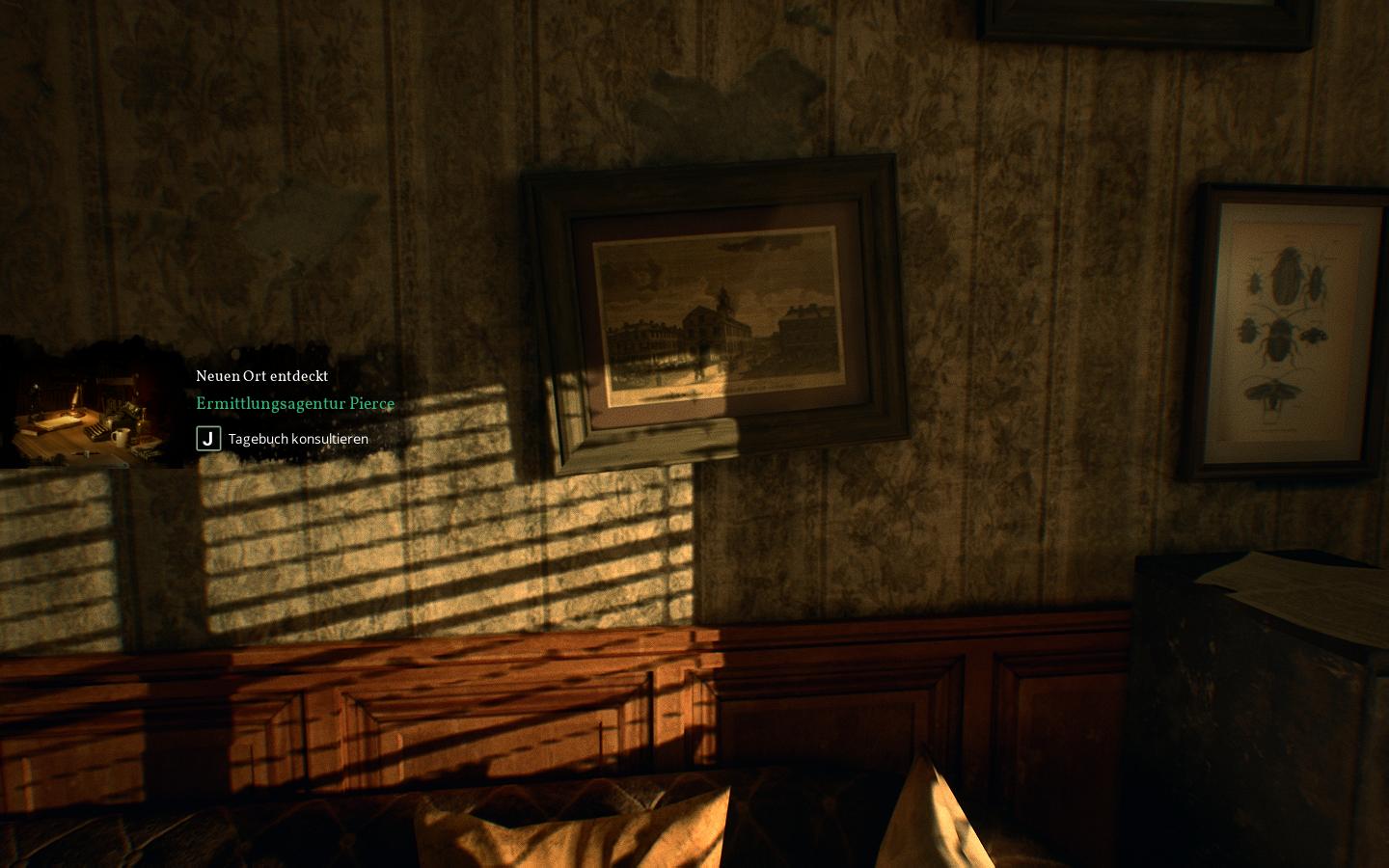Select the Ermittlungsagentur Pierce location title
1389x868 pixels.
295,404
